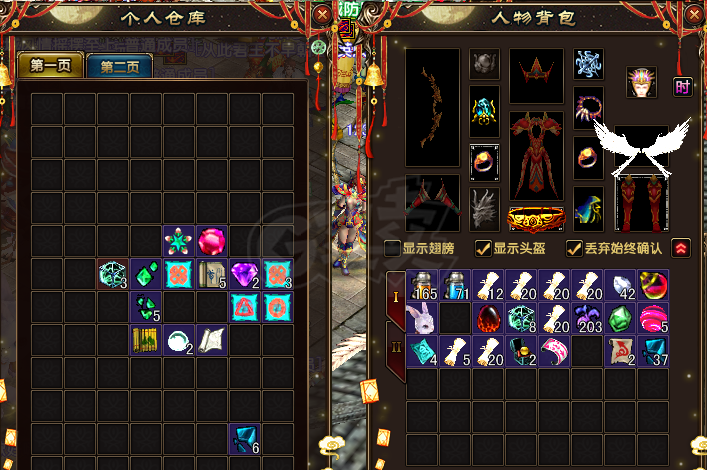Close the personal warehouse window
The height and width of the screenshot is (470, 707).
tap(322, 15)
